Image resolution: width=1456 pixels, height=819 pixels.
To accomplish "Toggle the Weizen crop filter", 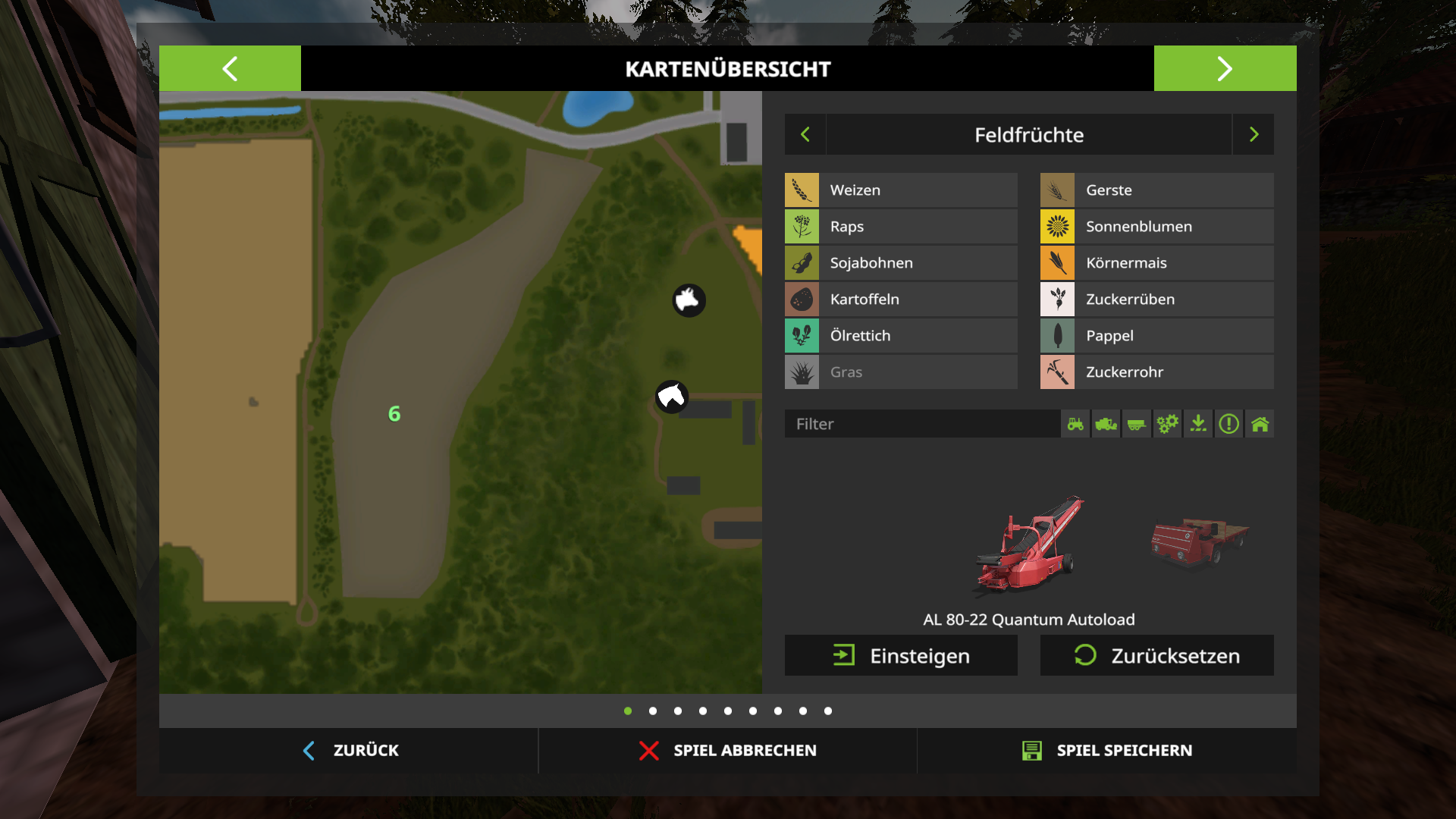I will pyautogui.click(x=901, y=190).
